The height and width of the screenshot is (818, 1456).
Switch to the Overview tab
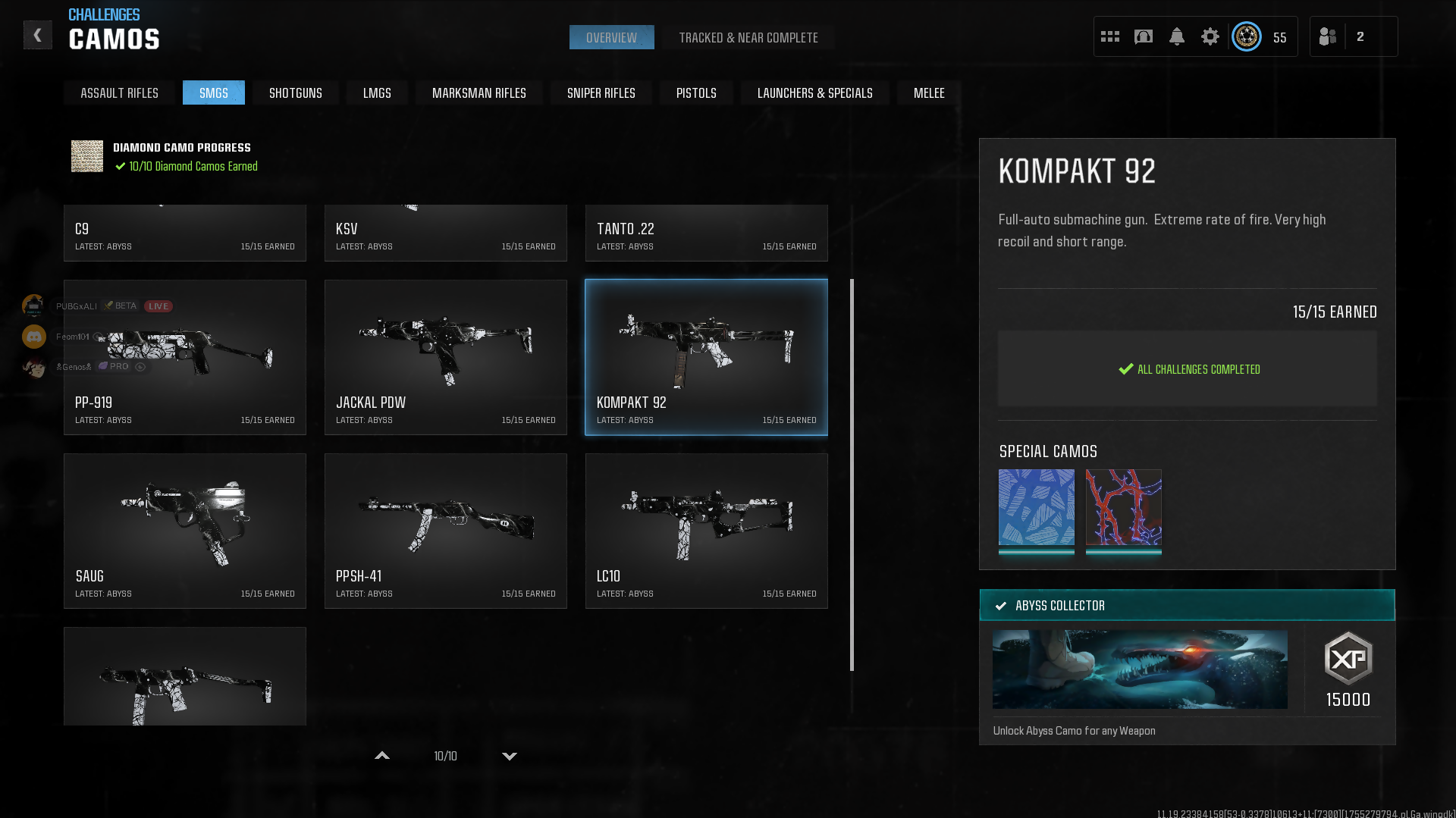tap(611, 38)
